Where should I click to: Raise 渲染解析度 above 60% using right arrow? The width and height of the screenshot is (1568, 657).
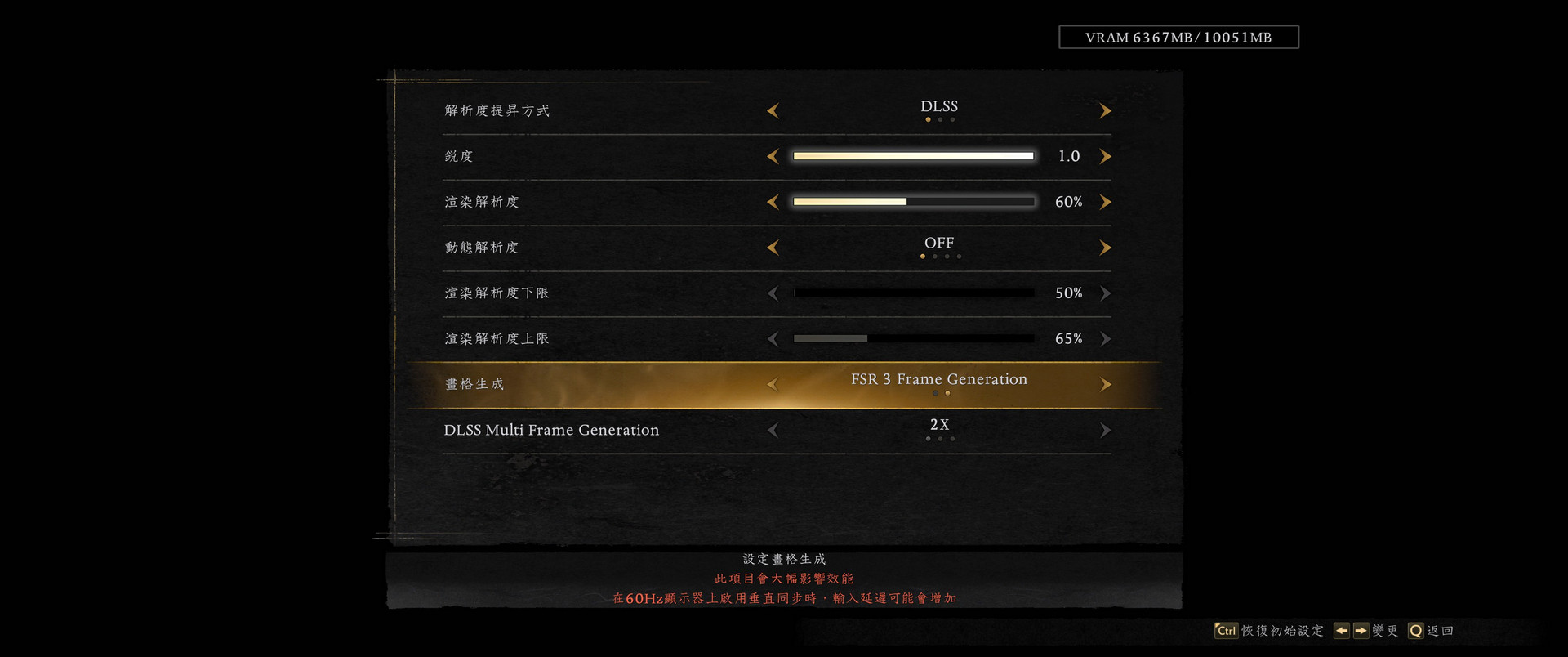pos(1105,202)
